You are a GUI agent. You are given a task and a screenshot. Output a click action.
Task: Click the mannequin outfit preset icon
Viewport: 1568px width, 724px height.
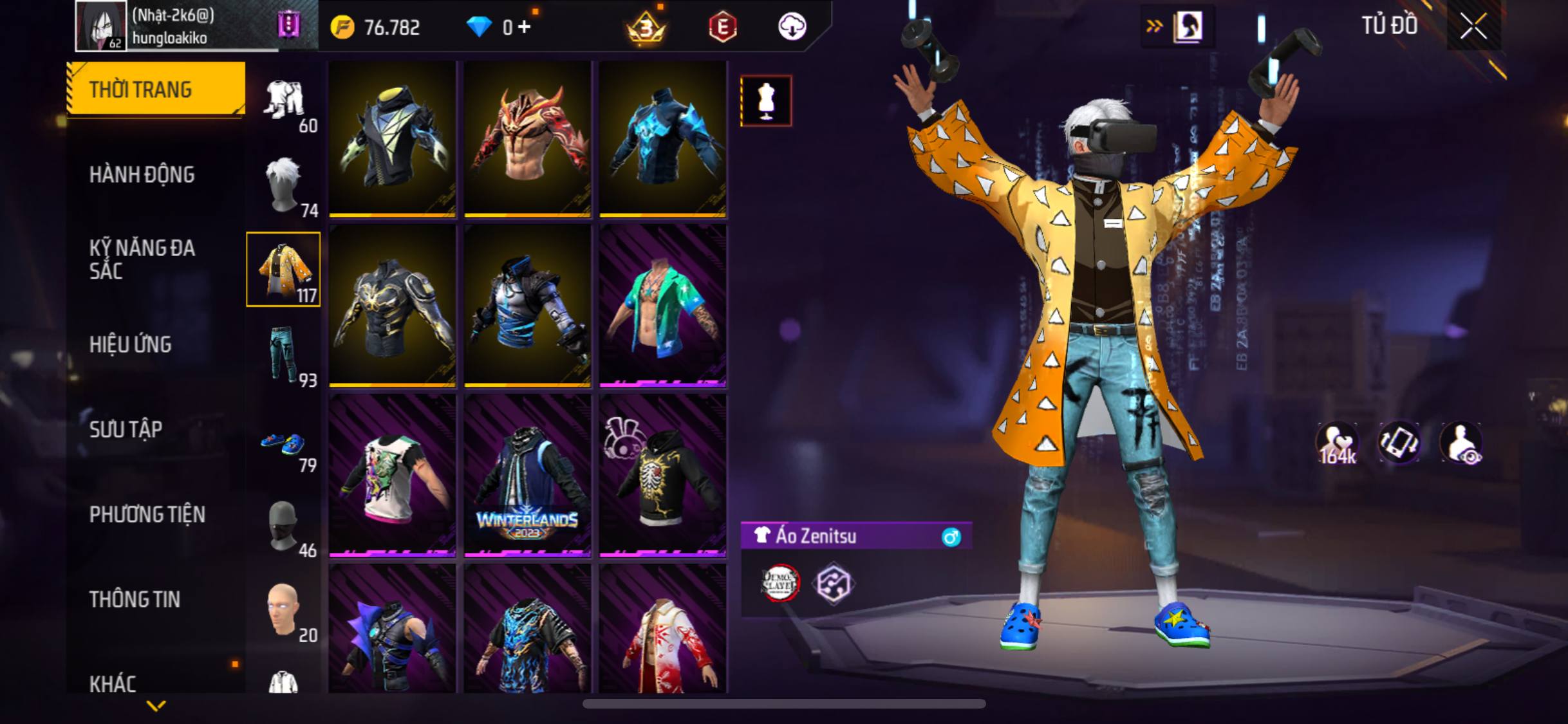point(766,101)
